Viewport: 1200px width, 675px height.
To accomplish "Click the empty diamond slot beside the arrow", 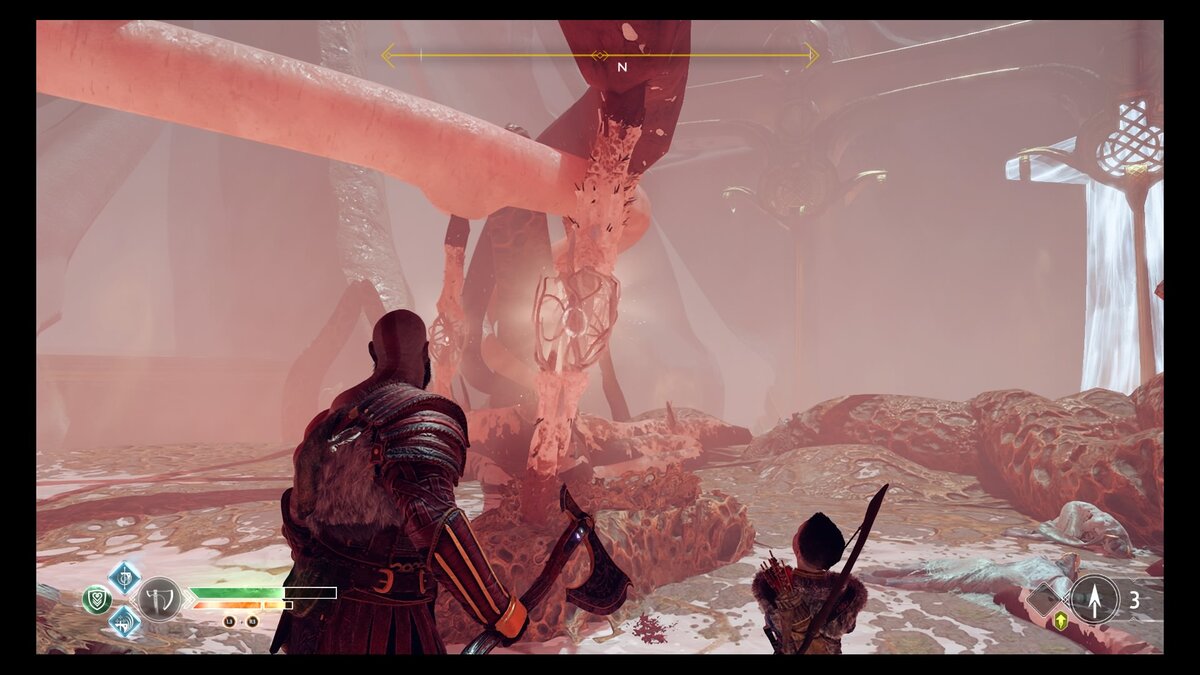I will click(x=1046, y=599).
